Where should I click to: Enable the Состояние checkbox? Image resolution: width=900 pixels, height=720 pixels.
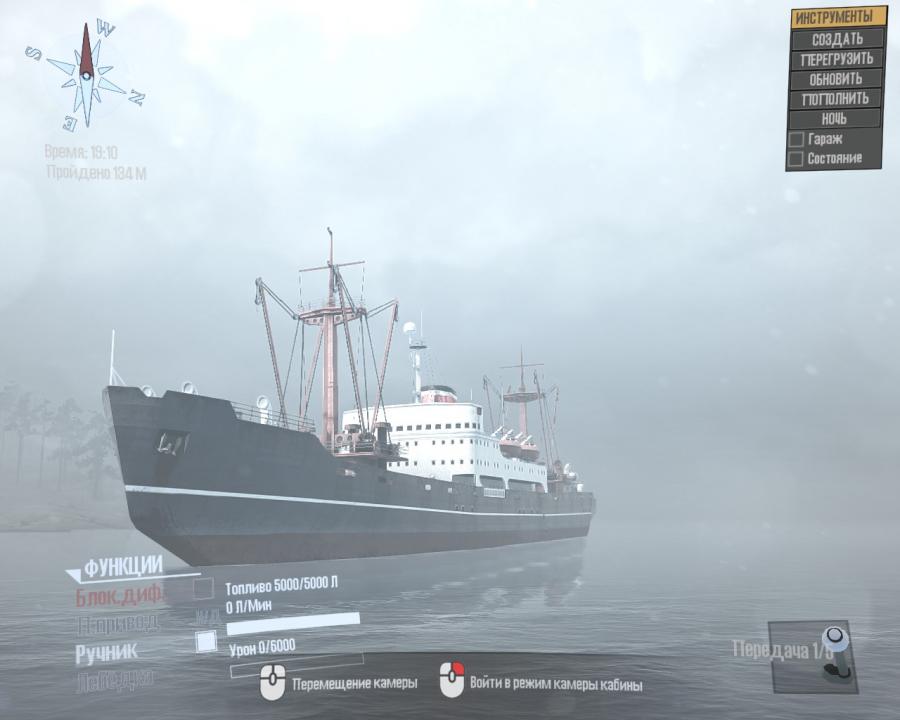point(796,159)
